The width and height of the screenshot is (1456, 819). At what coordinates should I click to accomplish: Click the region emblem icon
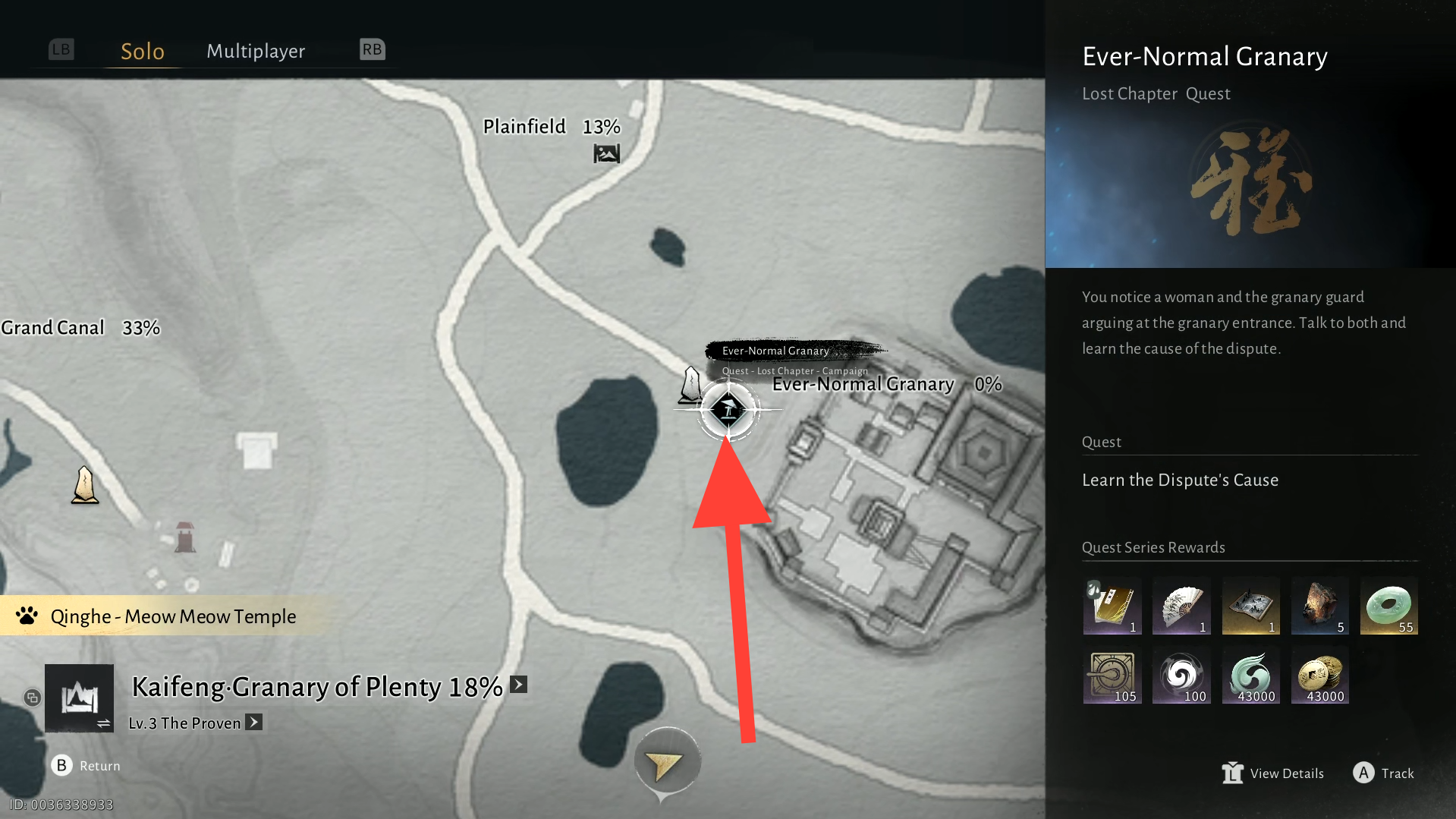click(x=80, y=698)
